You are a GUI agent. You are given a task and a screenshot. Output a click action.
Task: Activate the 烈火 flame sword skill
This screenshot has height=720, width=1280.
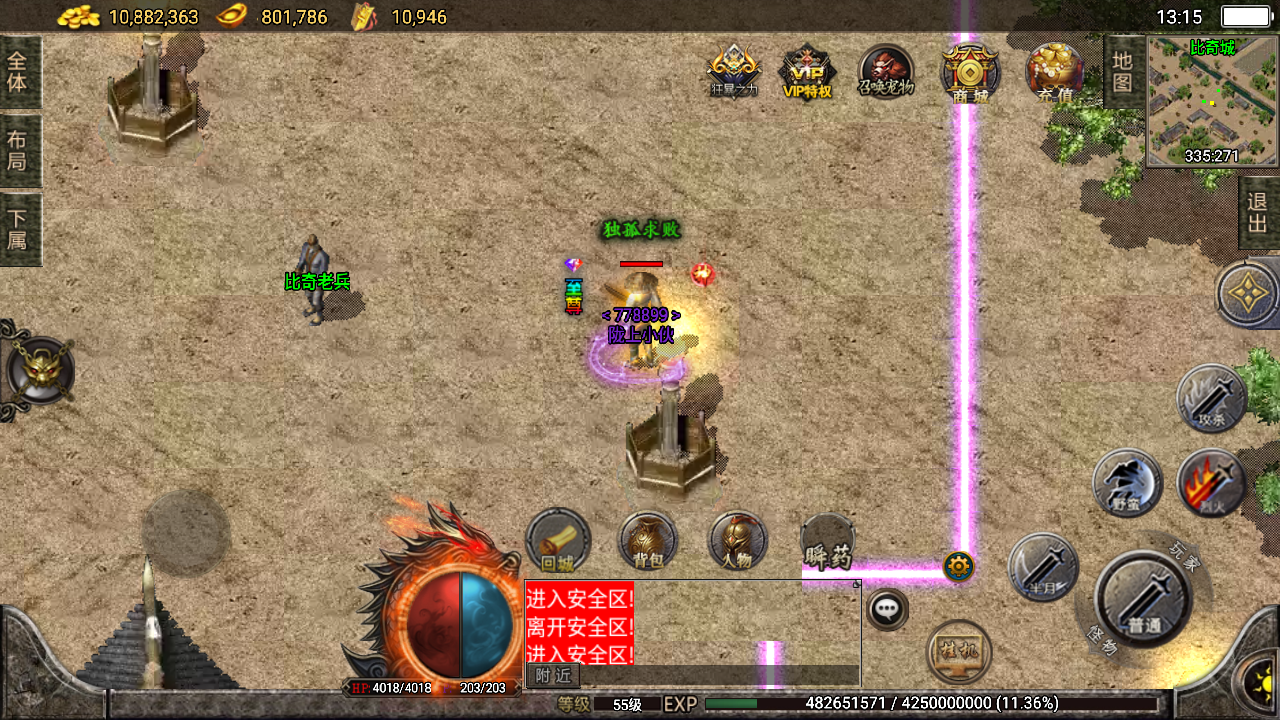coord(1210,484)
